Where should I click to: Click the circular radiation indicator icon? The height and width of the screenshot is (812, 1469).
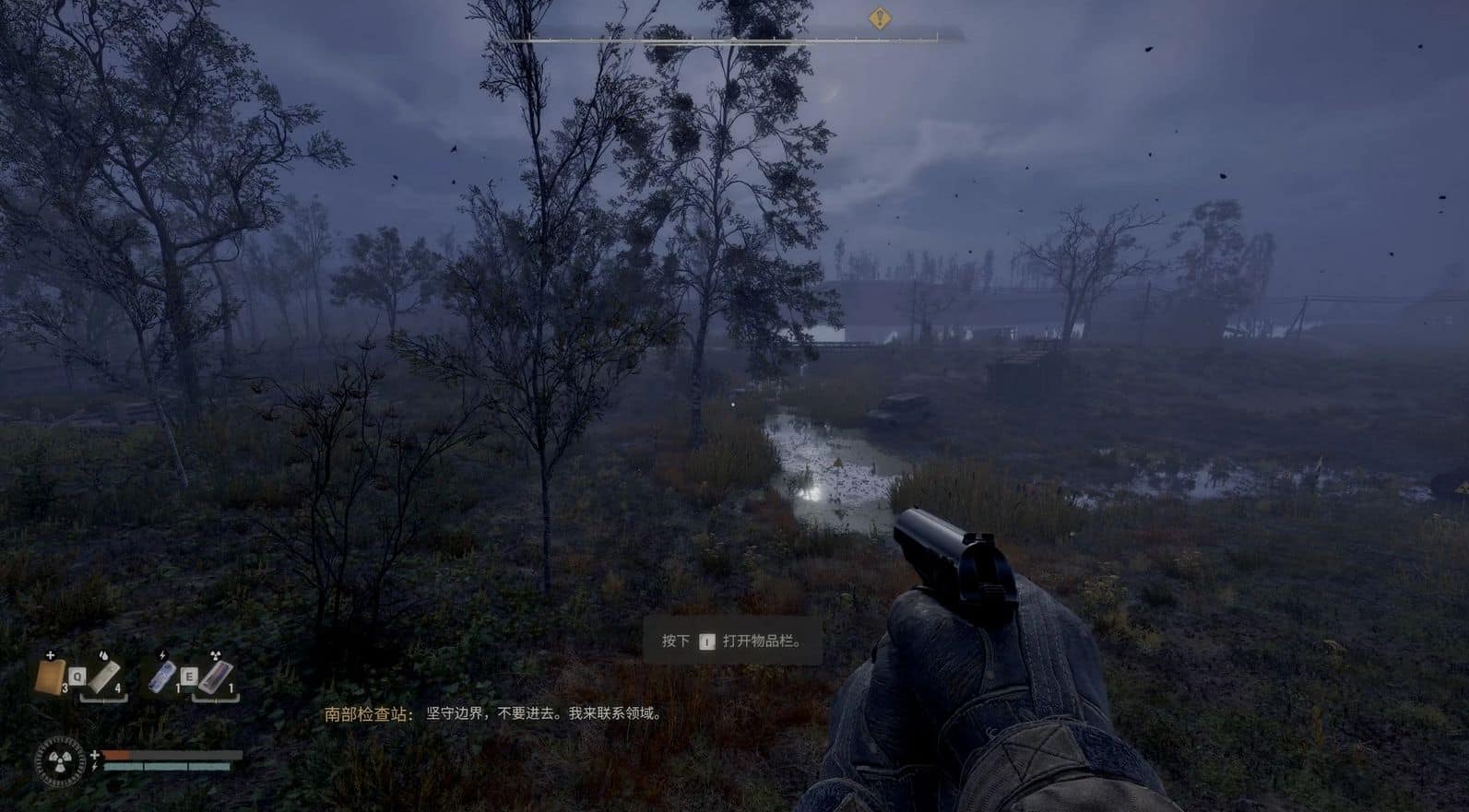pos(60,761)
